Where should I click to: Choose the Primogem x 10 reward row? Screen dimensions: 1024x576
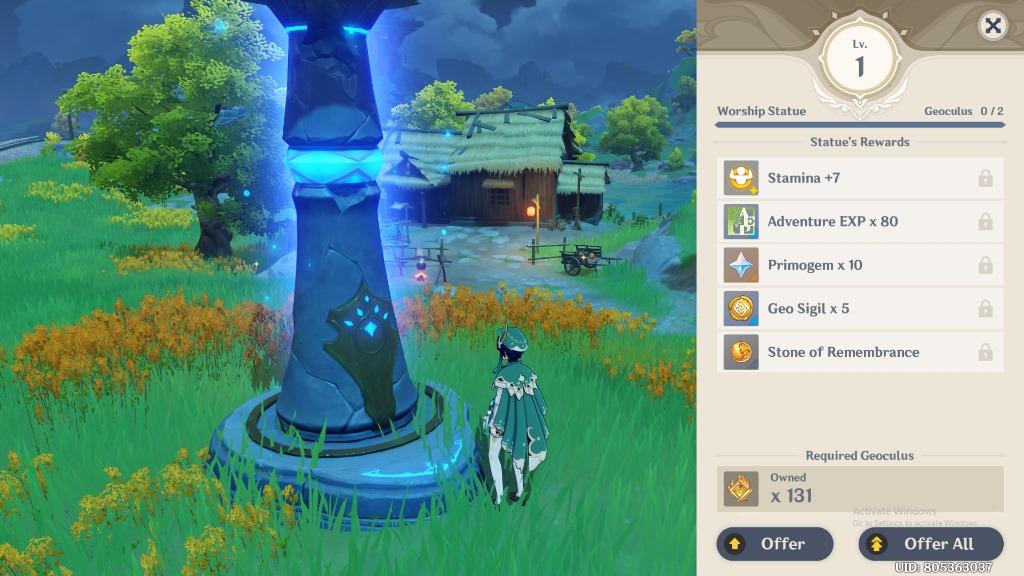(x=860, y=265)
